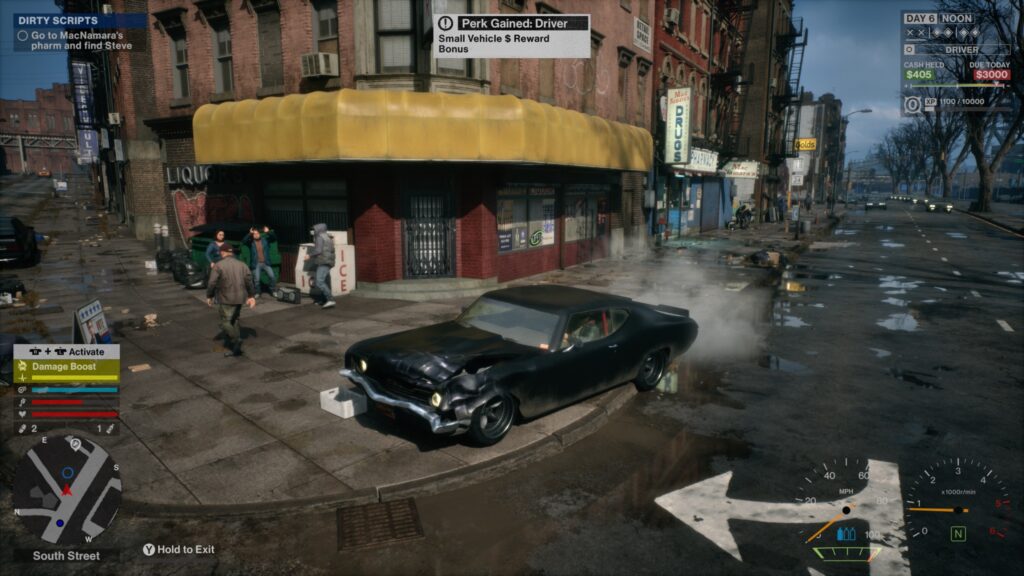This screenshot has width=1024, height=576.
Task: Click the blue nitro bottles icon
Action: [846, 533]
